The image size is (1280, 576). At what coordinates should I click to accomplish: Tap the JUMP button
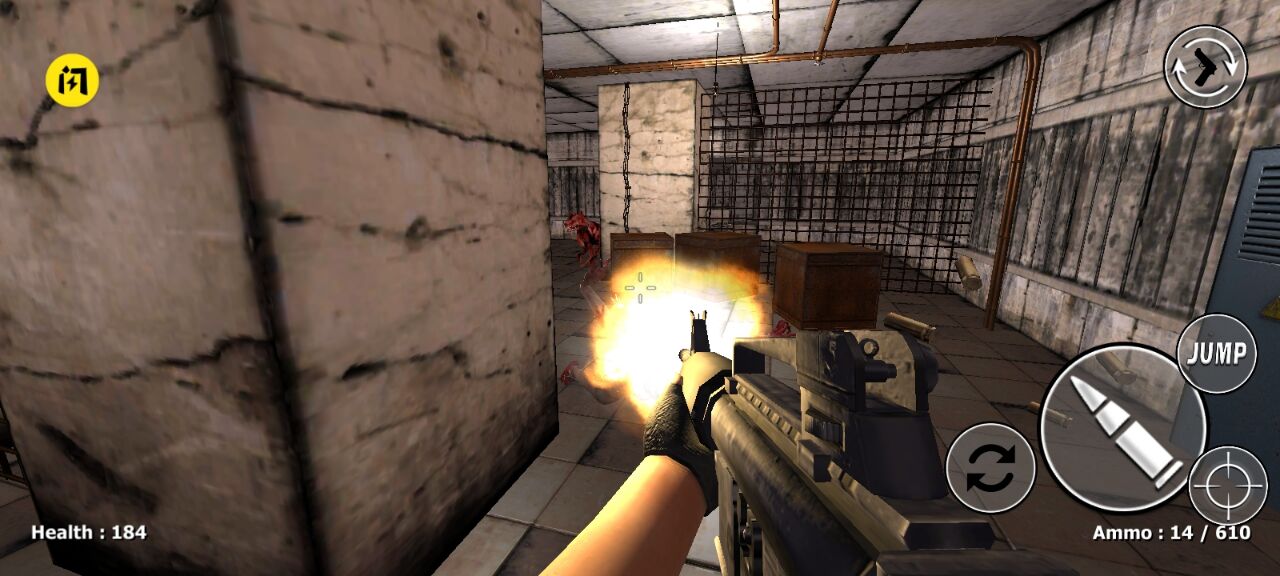click(x=1216, y=353)
